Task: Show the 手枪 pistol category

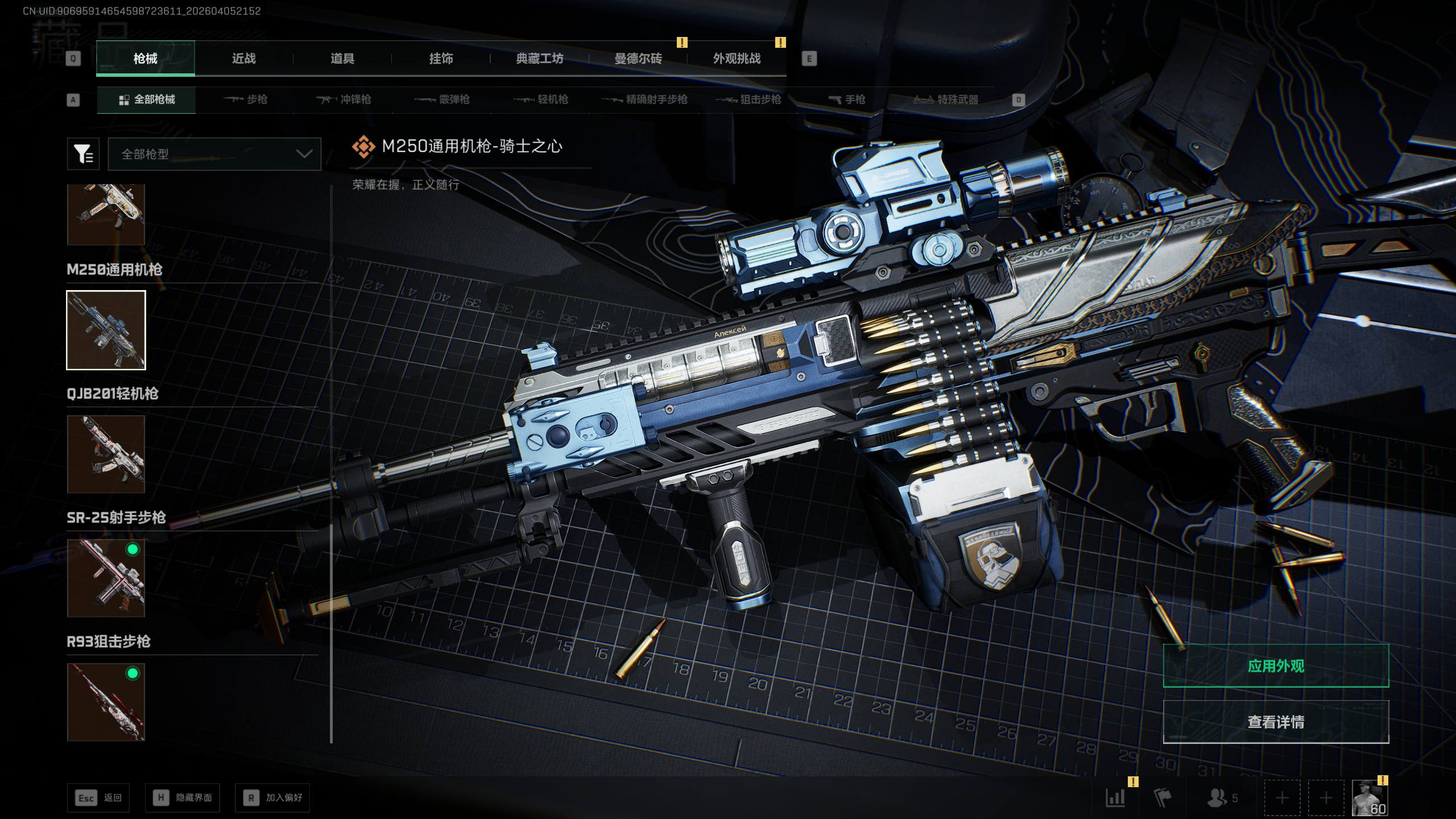Action: (x=847, y=100)
